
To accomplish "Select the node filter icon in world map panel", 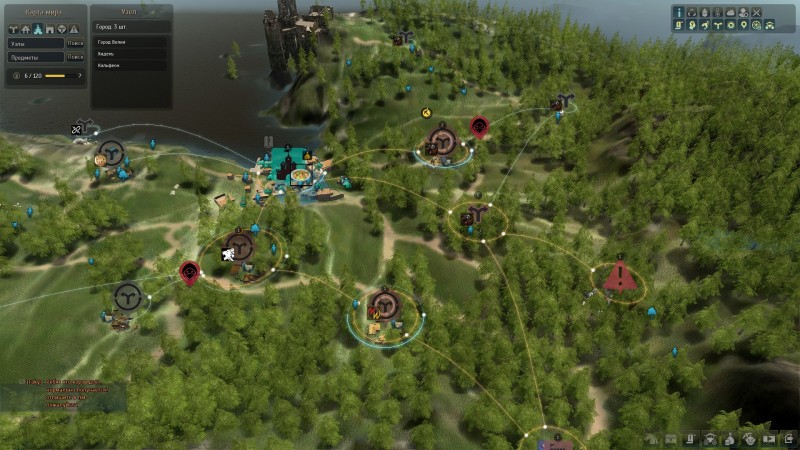I will tap(15, 29).
